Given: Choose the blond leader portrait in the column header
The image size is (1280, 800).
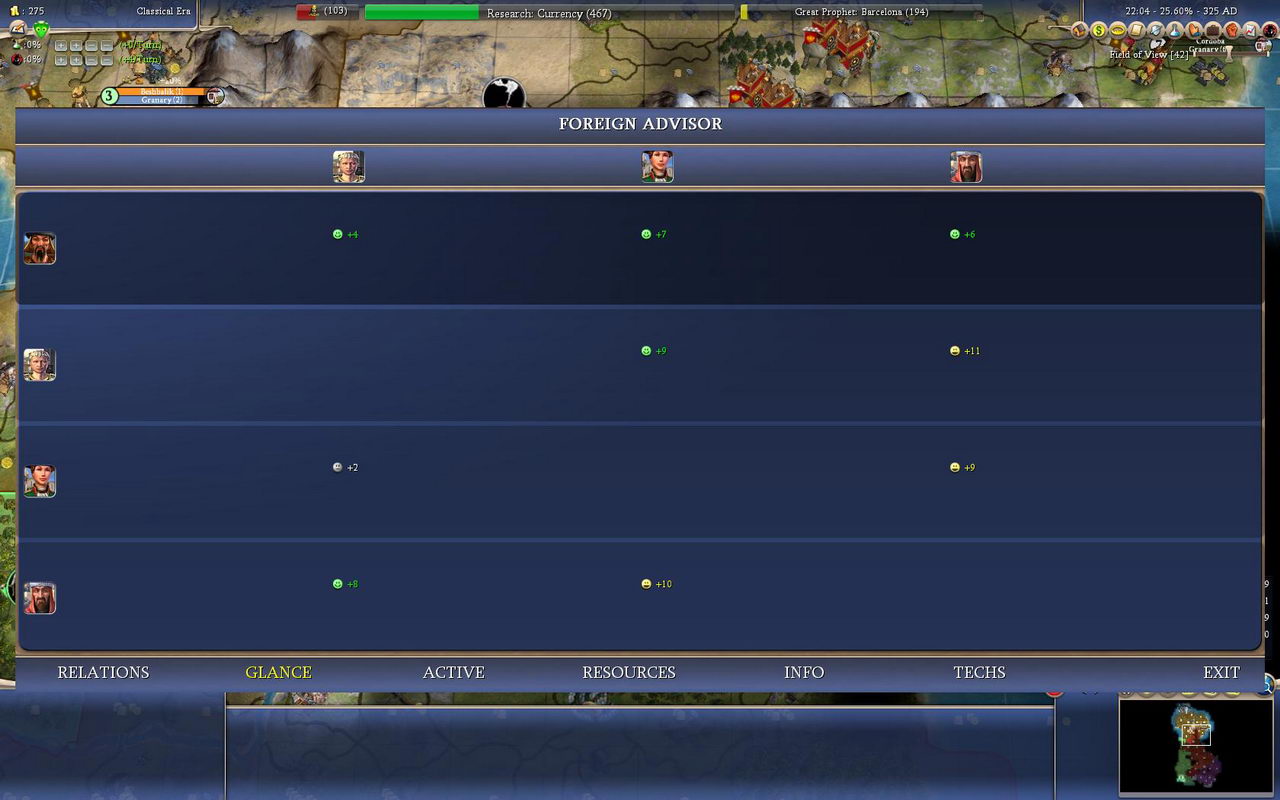Looking at the screenshot, I should [x=348, y=167].
